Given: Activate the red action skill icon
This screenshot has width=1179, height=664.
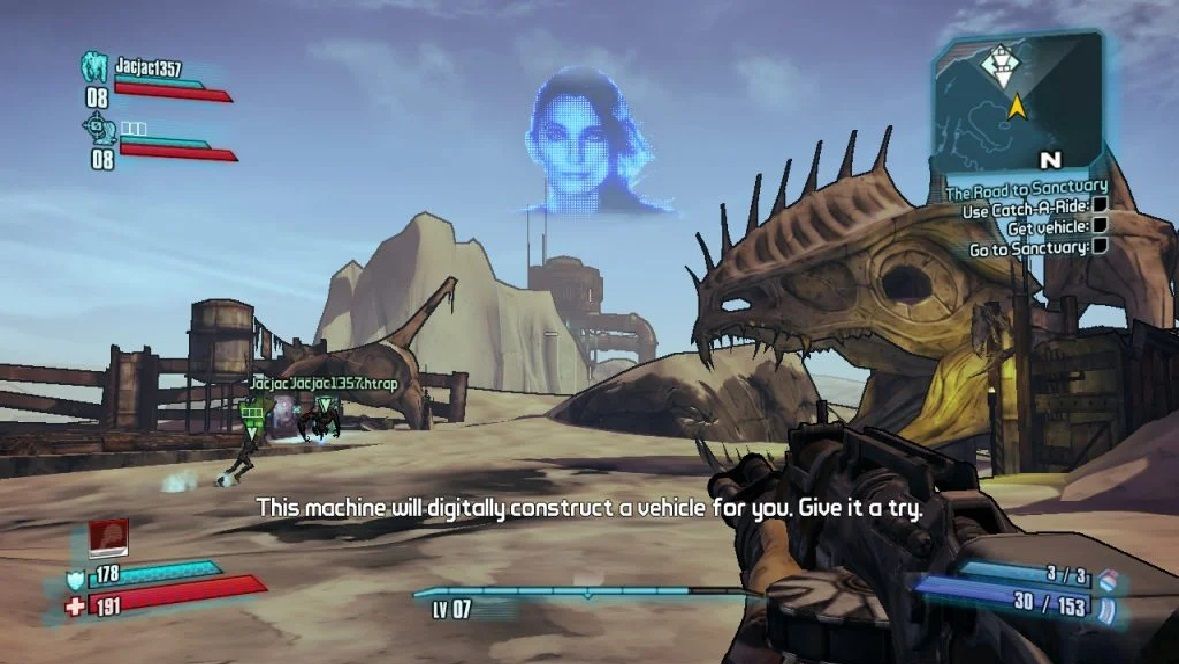Looking at the screenshot, I should point(108,538).
